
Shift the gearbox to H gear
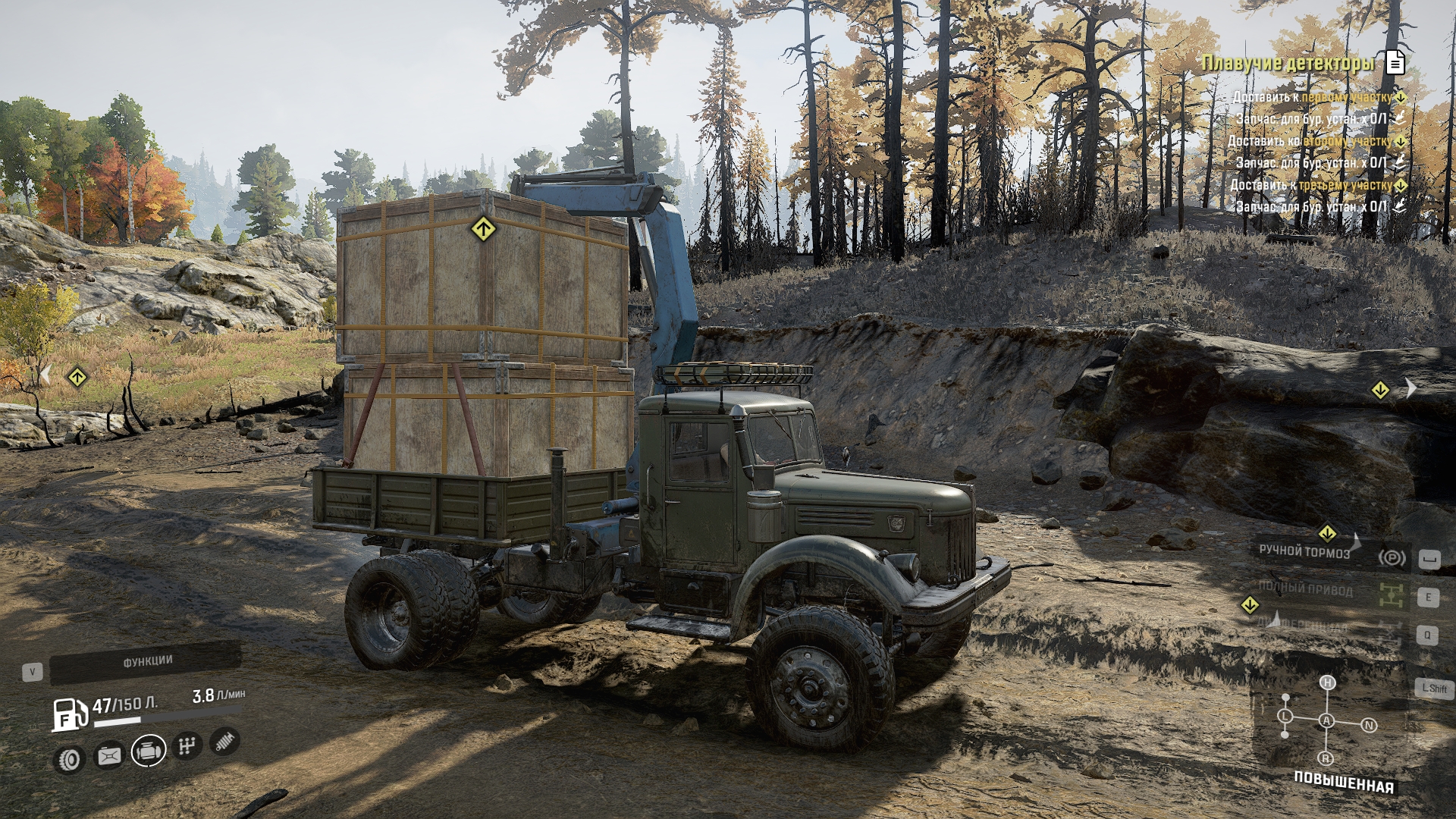coord(1327,682)
